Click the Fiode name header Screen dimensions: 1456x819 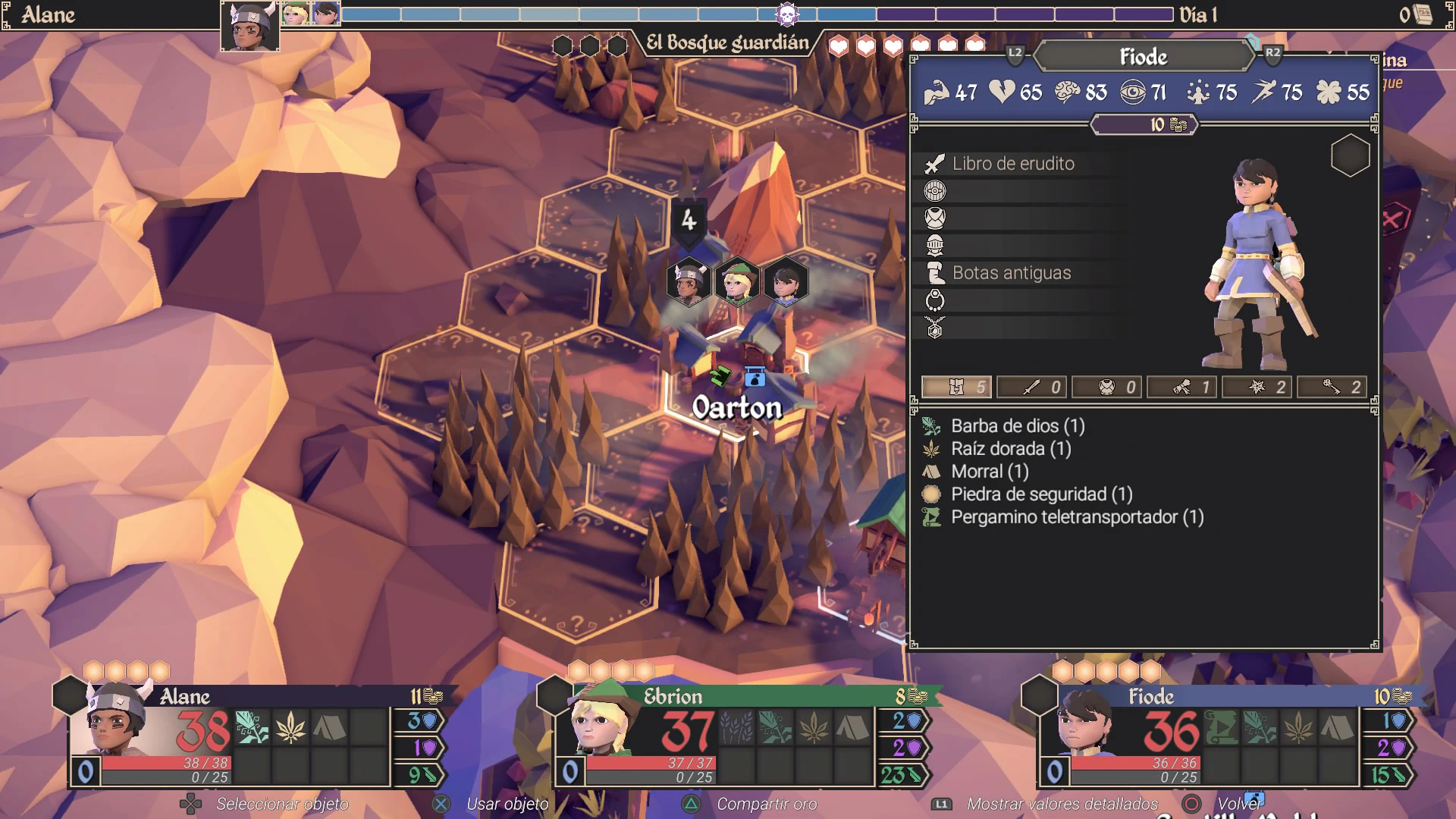coord(1143,57)
